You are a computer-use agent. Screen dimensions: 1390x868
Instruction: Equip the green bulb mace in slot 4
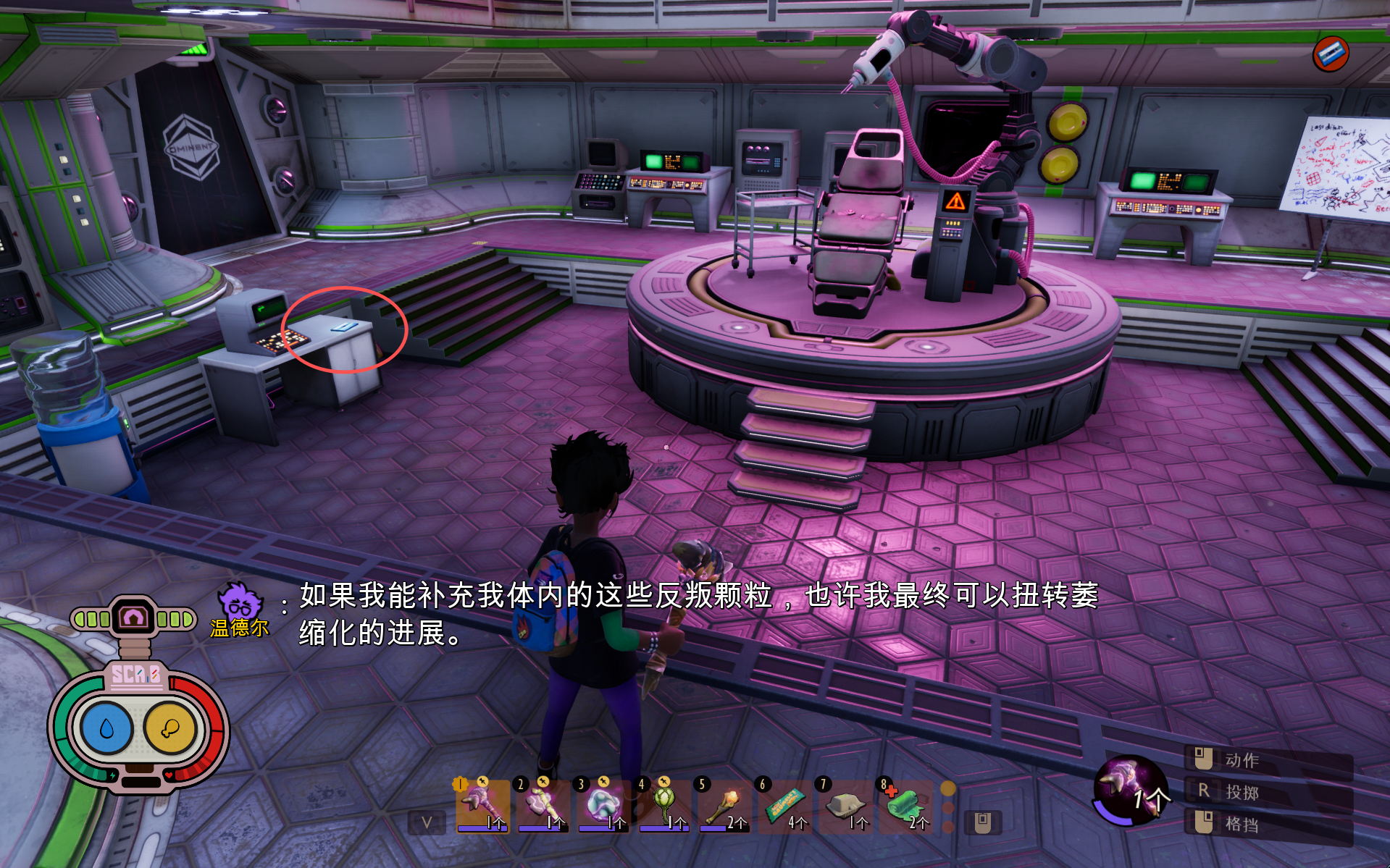663,805
